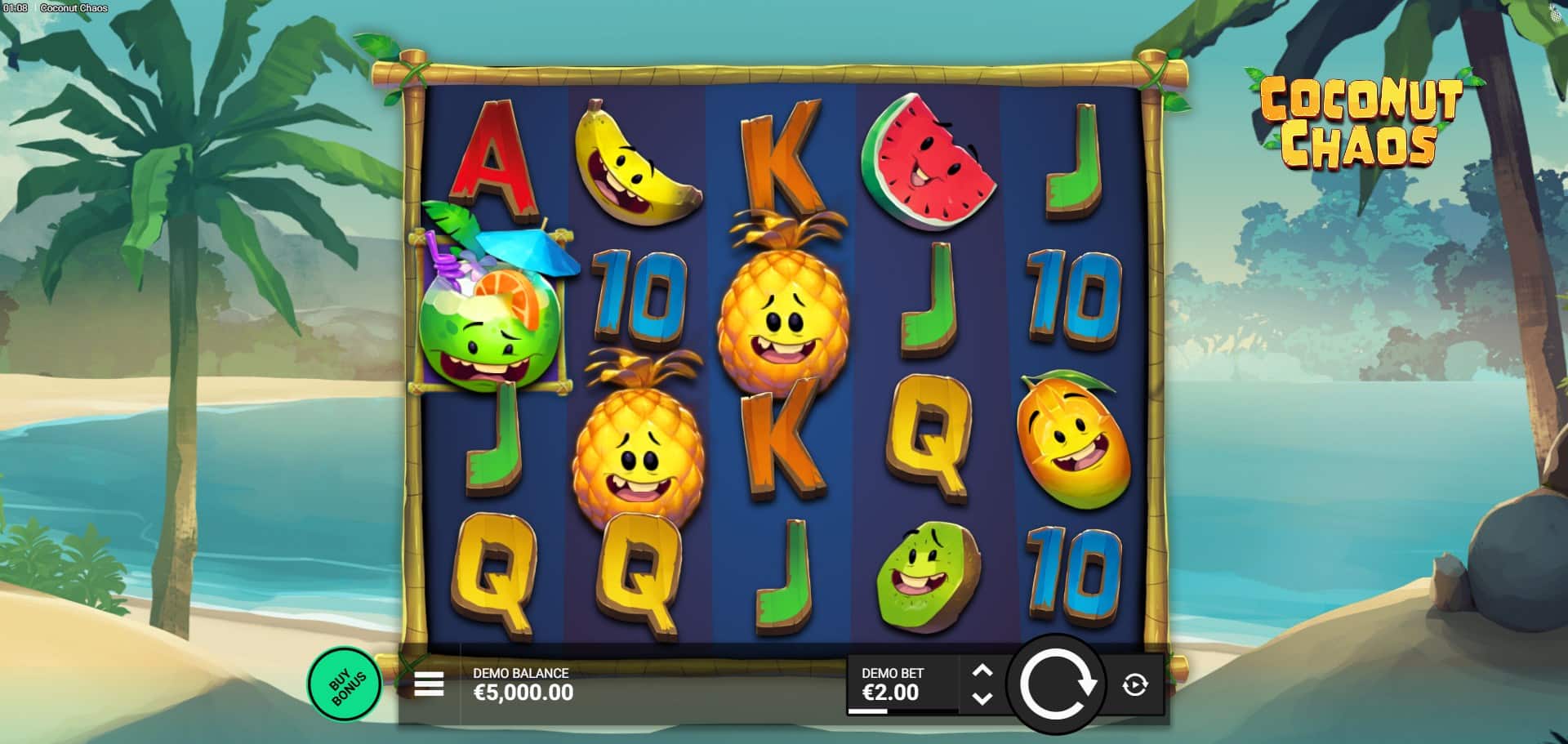The image size is (1568, 744).
Task: Spin the reels with the circular arrow button
Action: pyautogui.click(x=1055, y=684)
